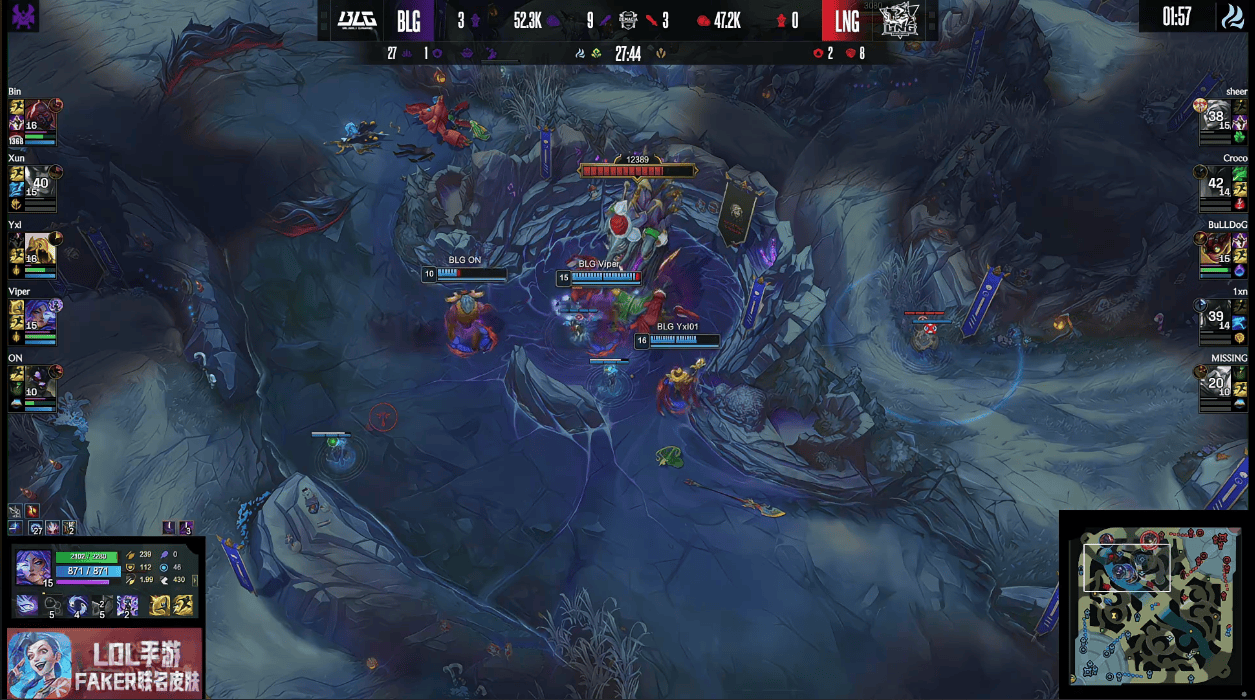
Task: Click the Ghost summoner spell icon
Action: point(185,604)
